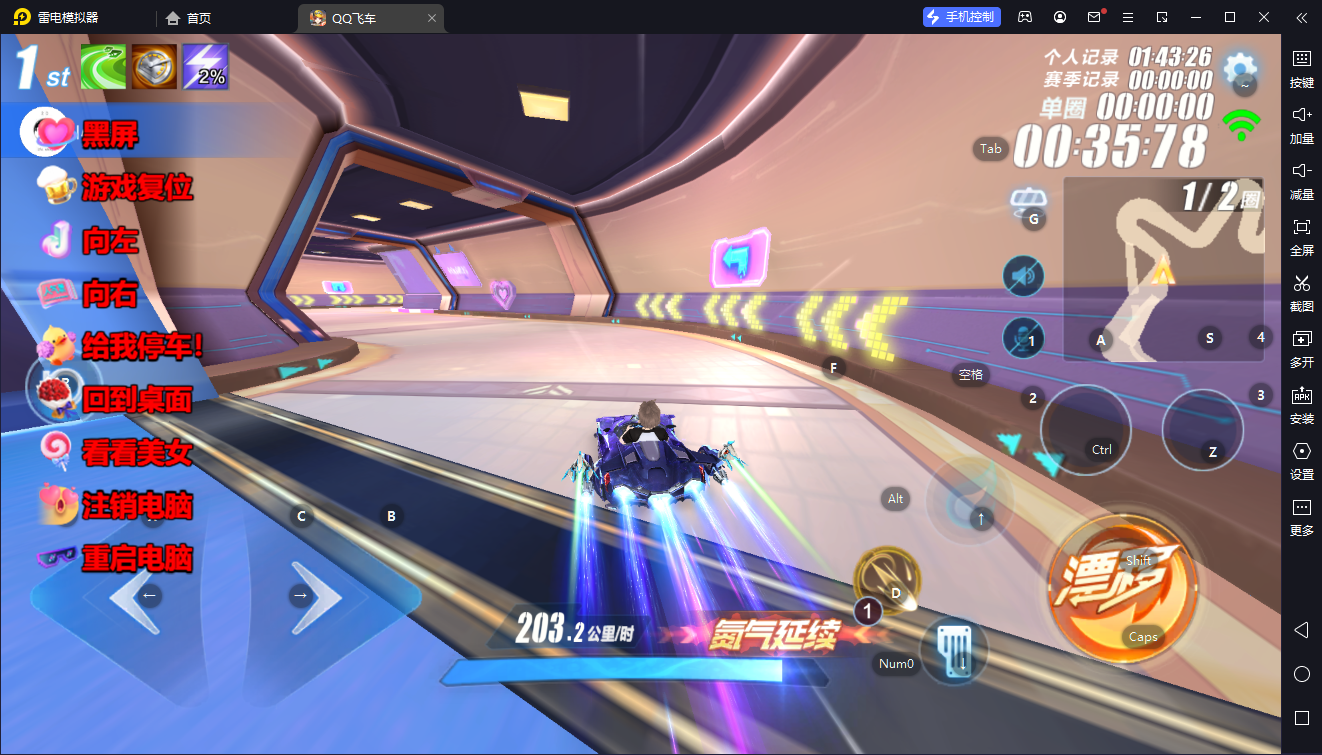Choose the 重启电脑 entry
This screenshot has height=755, width=1322.
(x=137, y=558)
